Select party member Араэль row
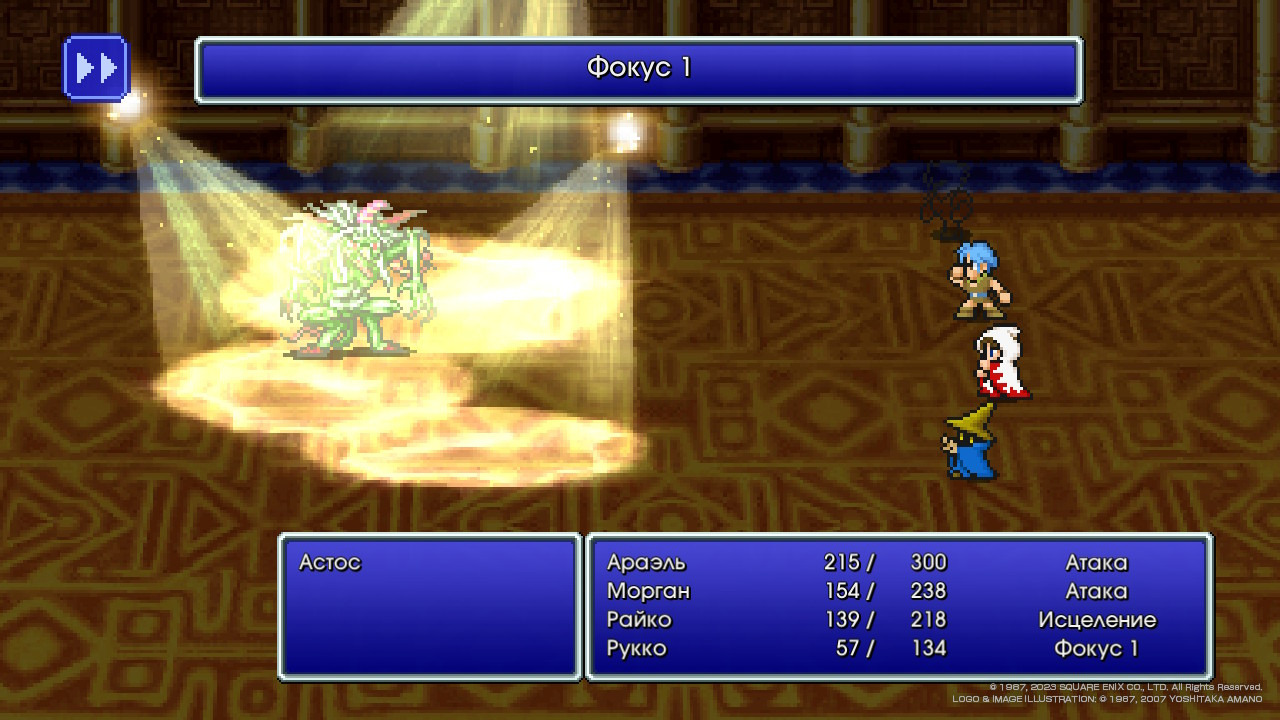 [646, 563]
